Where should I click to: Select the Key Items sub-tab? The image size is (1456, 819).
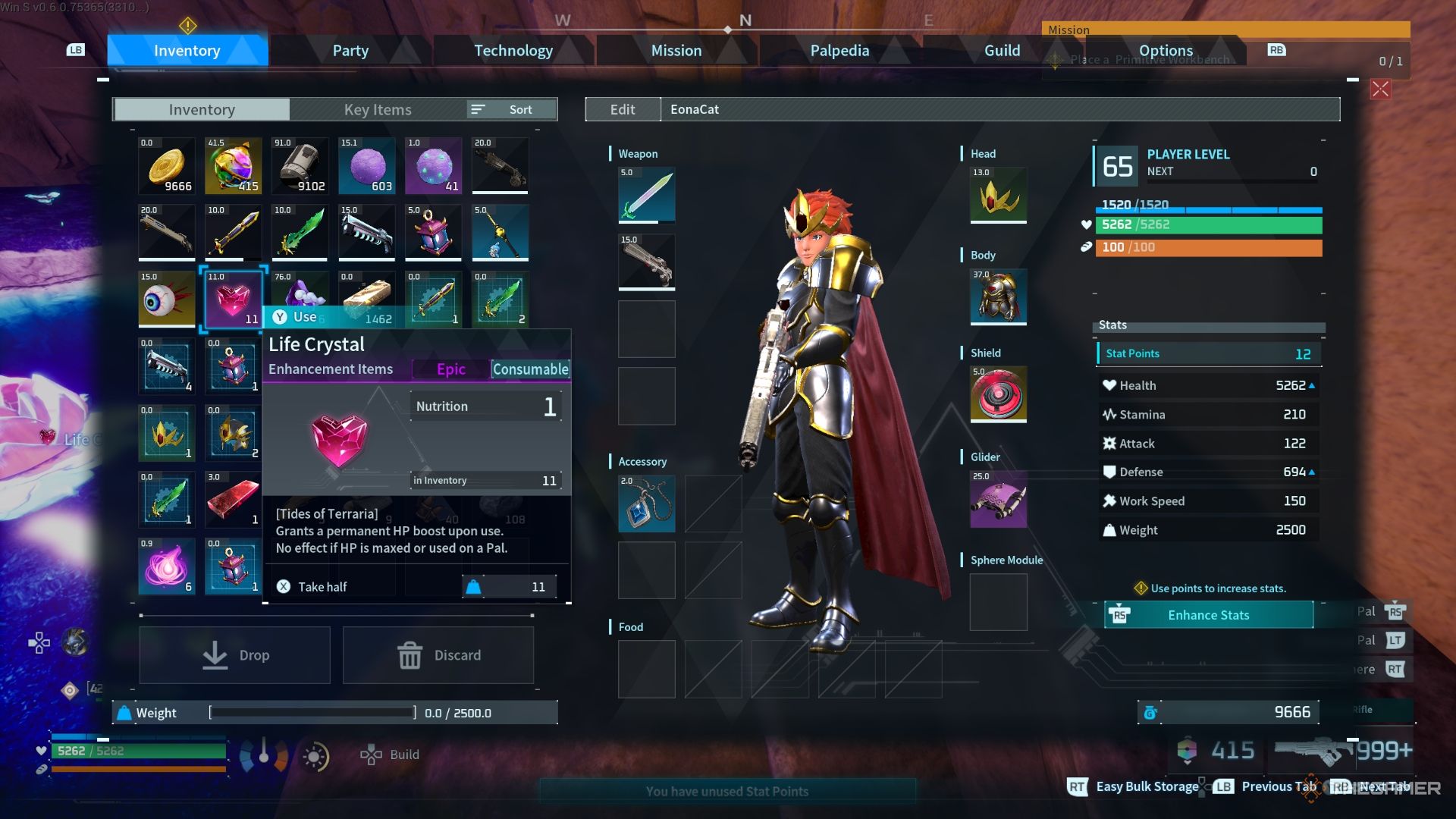coord(378,109)
